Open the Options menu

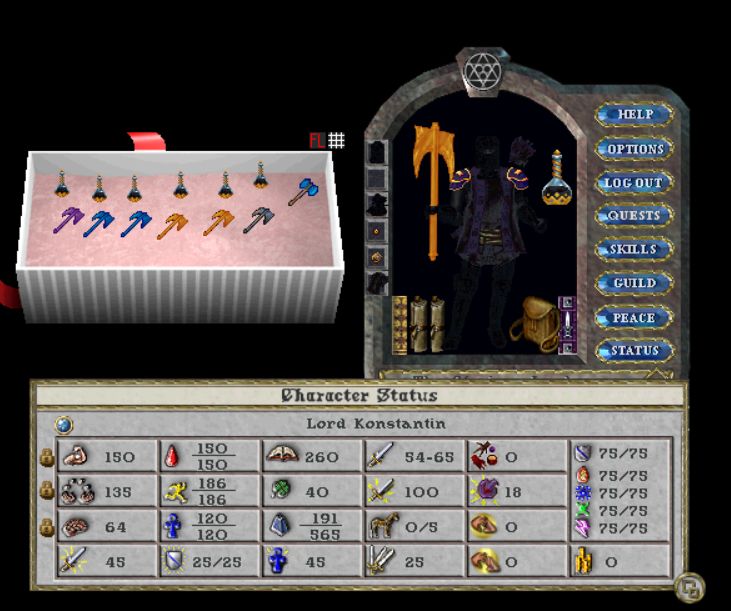pos(634,149)
